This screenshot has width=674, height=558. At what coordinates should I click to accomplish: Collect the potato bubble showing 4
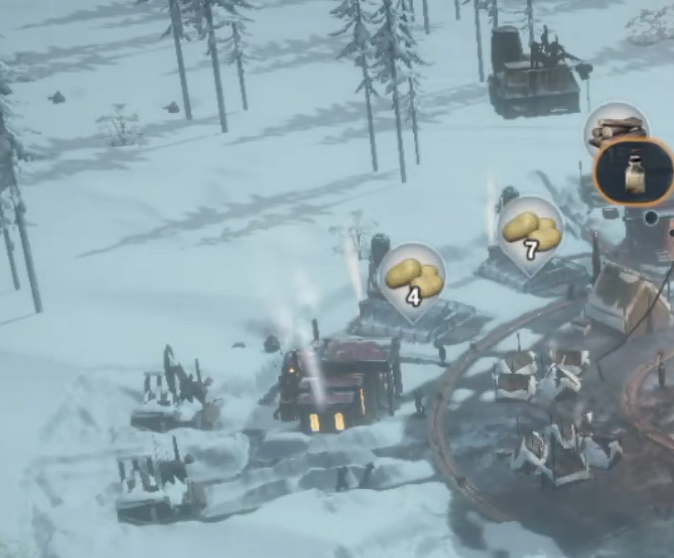[411, 277]
